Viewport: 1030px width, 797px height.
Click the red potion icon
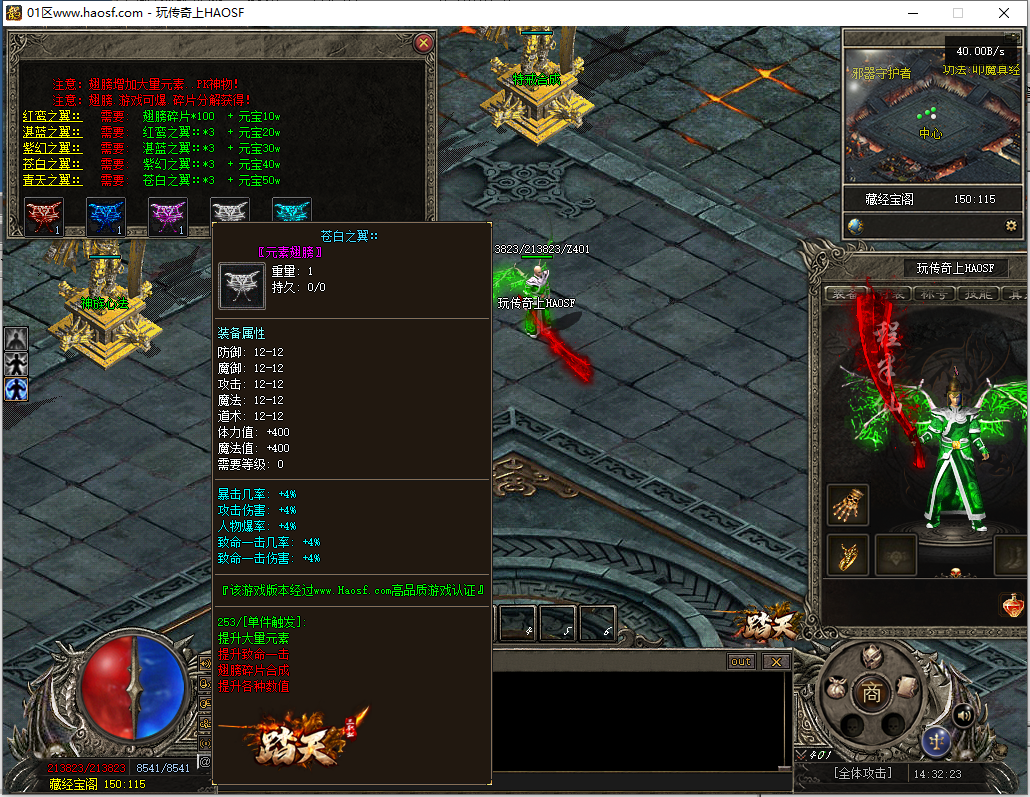pyautogui.click(x=1012, y=605)
